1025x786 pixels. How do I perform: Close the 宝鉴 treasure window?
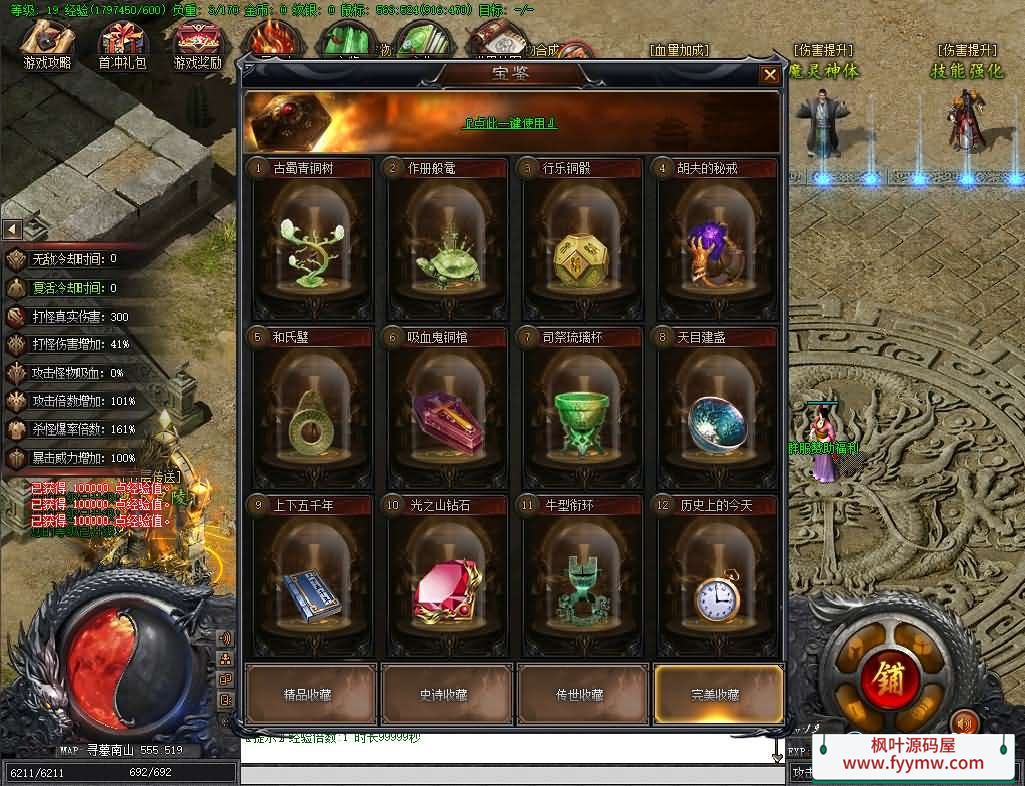pos(769,74)
